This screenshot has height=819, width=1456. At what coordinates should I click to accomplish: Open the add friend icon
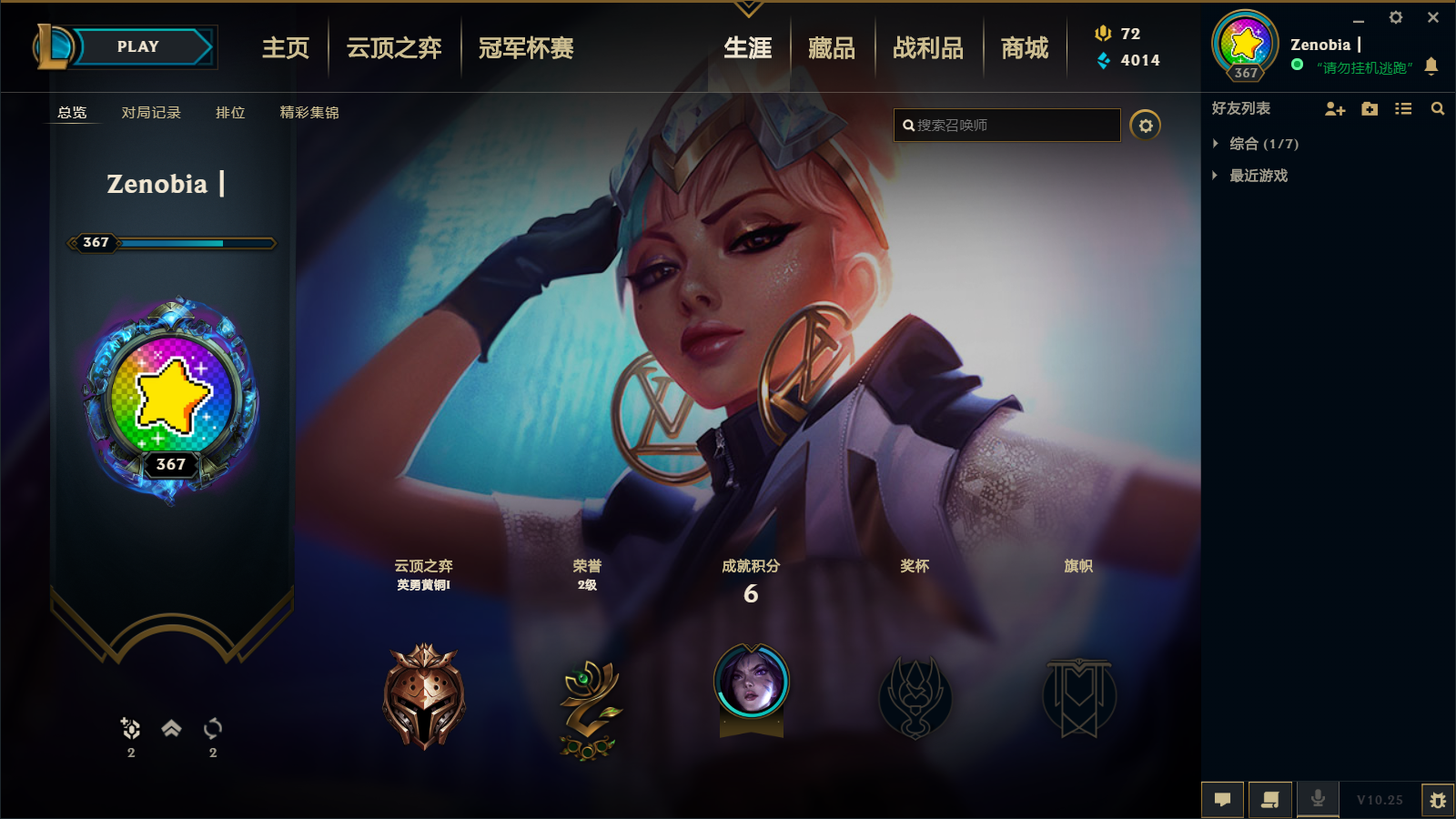[x=1335, y=108]
